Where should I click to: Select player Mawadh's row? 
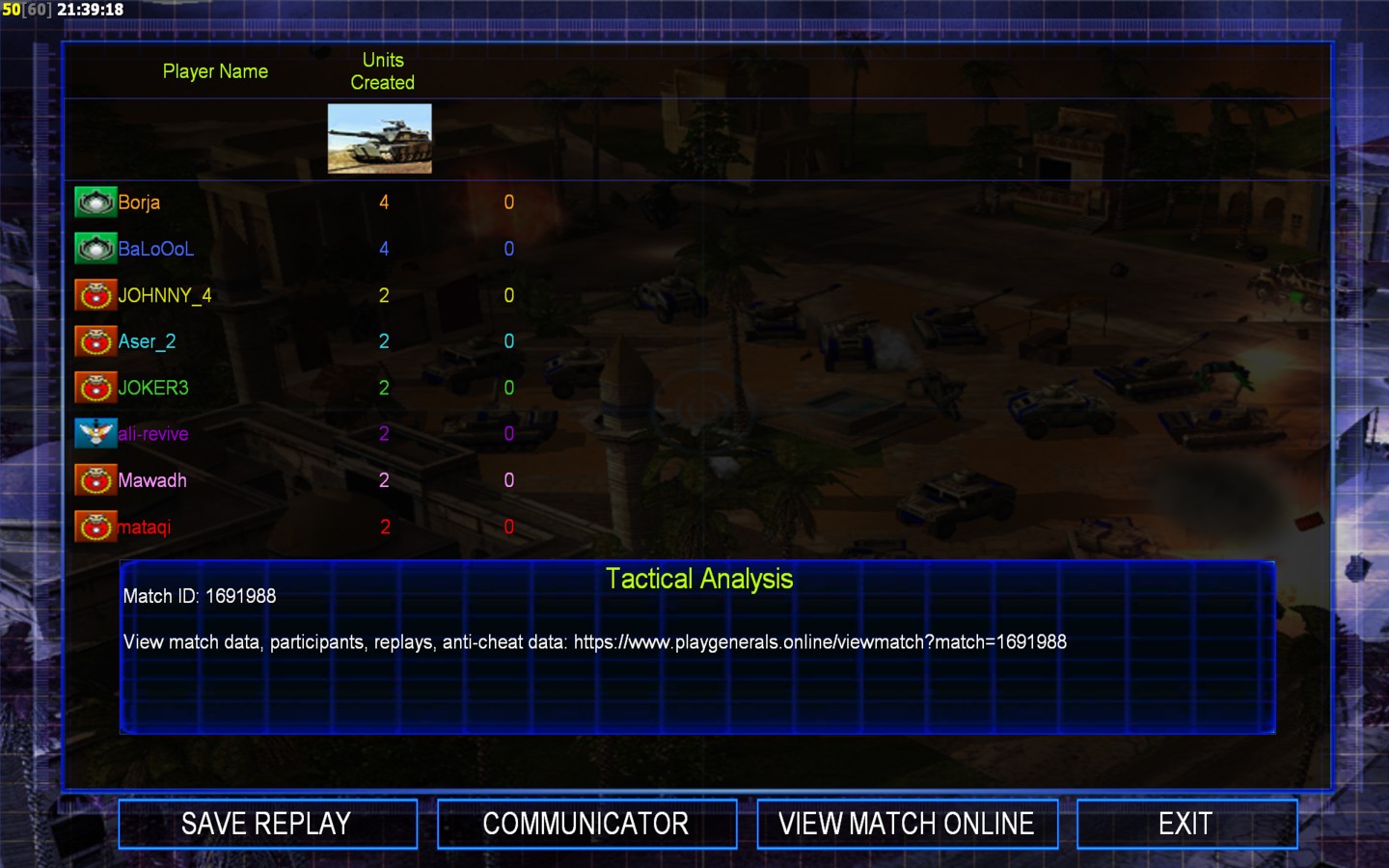151,480
